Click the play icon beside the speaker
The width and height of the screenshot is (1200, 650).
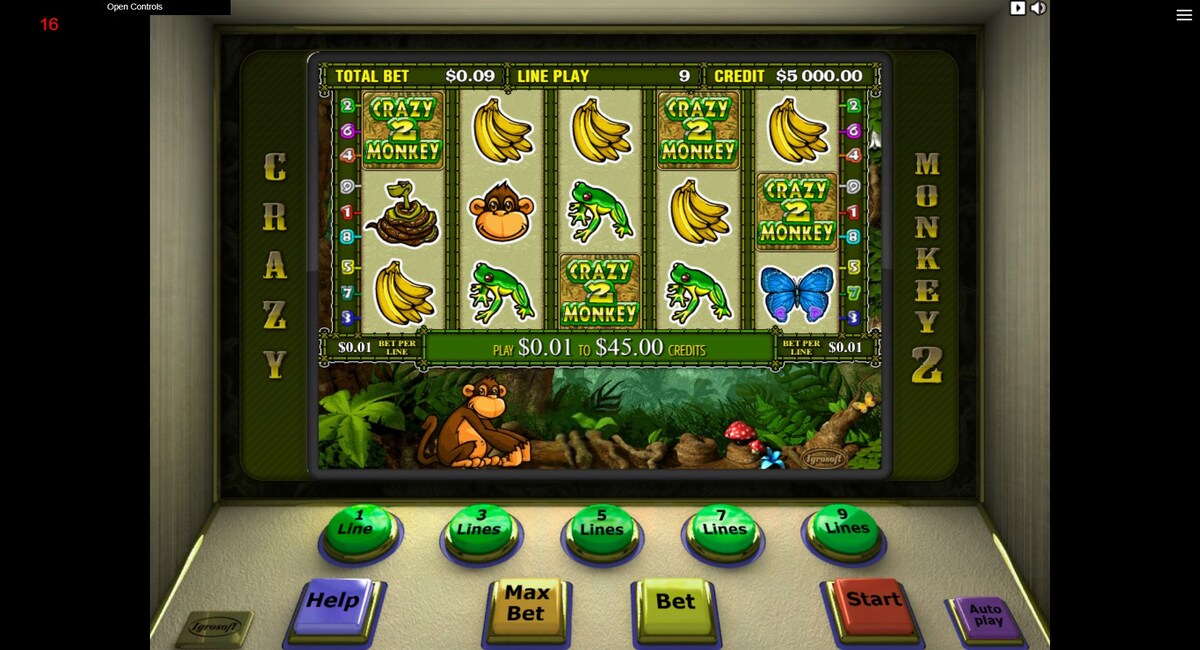click(x=1018, y=8)
